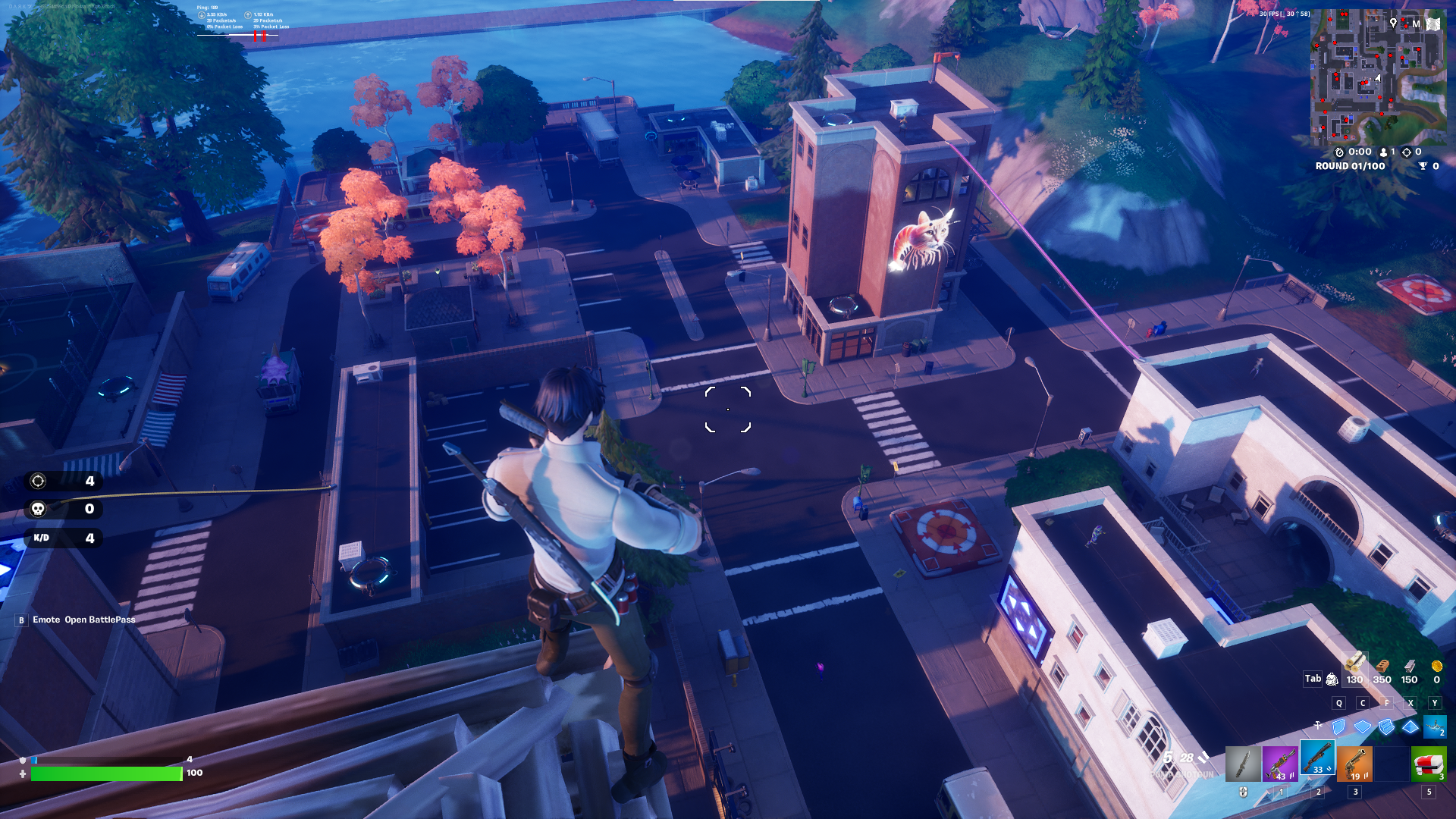Pick the wall building piece
This screenshot has width=1456, height=819.
pyautogui.click(x=1339, y=727)
